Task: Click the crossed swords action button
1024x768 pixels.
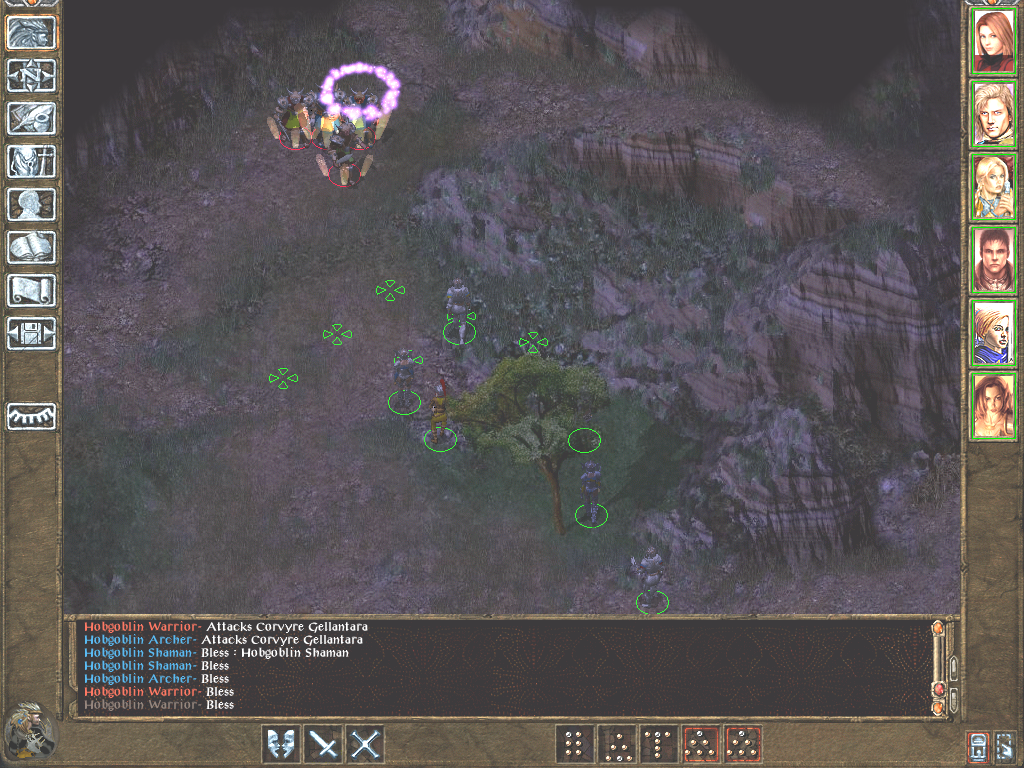Action: tap(367, 744)
